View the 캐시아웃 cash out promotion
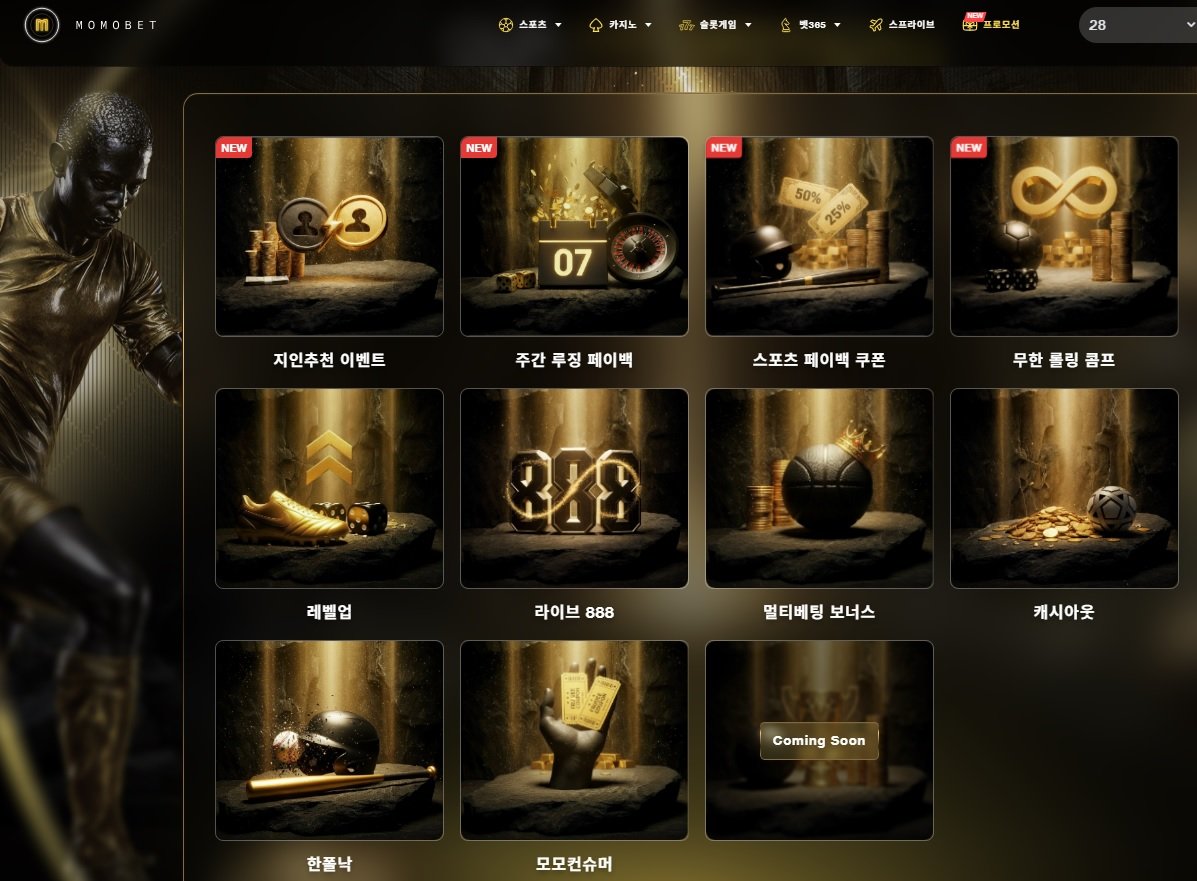 pos(1064,488)
